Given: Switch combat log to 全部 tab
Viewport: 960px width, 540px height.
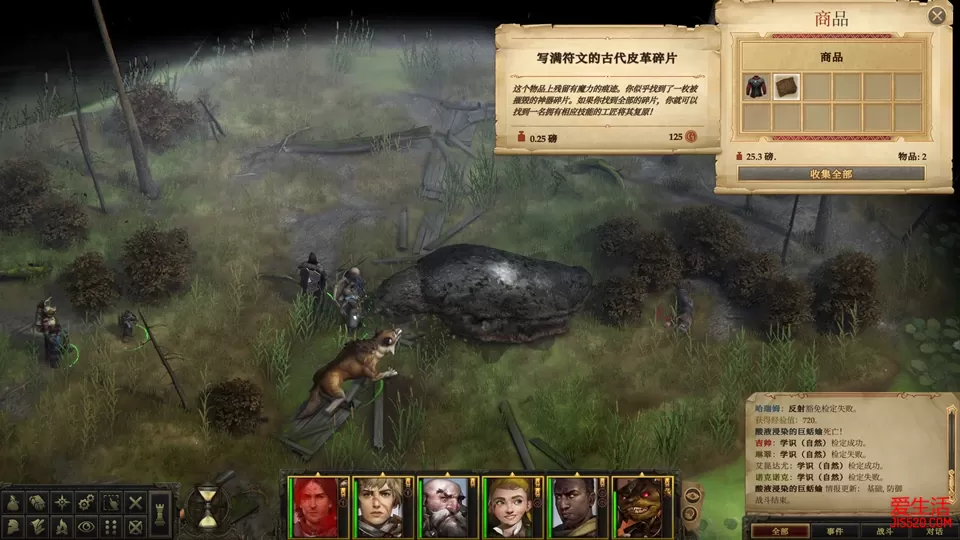Looking at the screenshot, I should pos(777,531).
